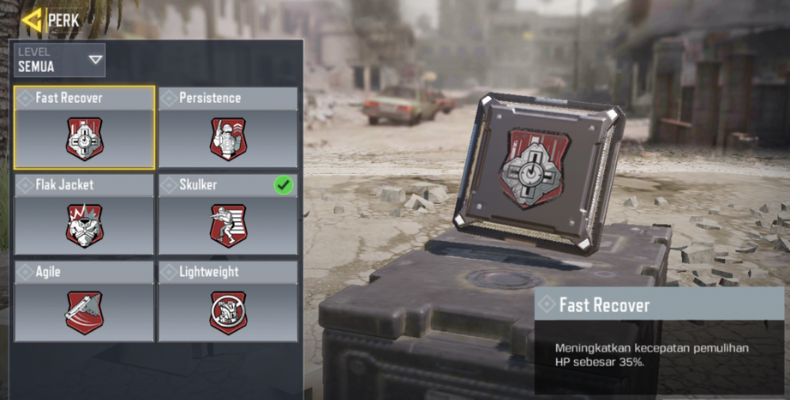
Task: Go back using the yellow arrow
Action: click(31, 19)
